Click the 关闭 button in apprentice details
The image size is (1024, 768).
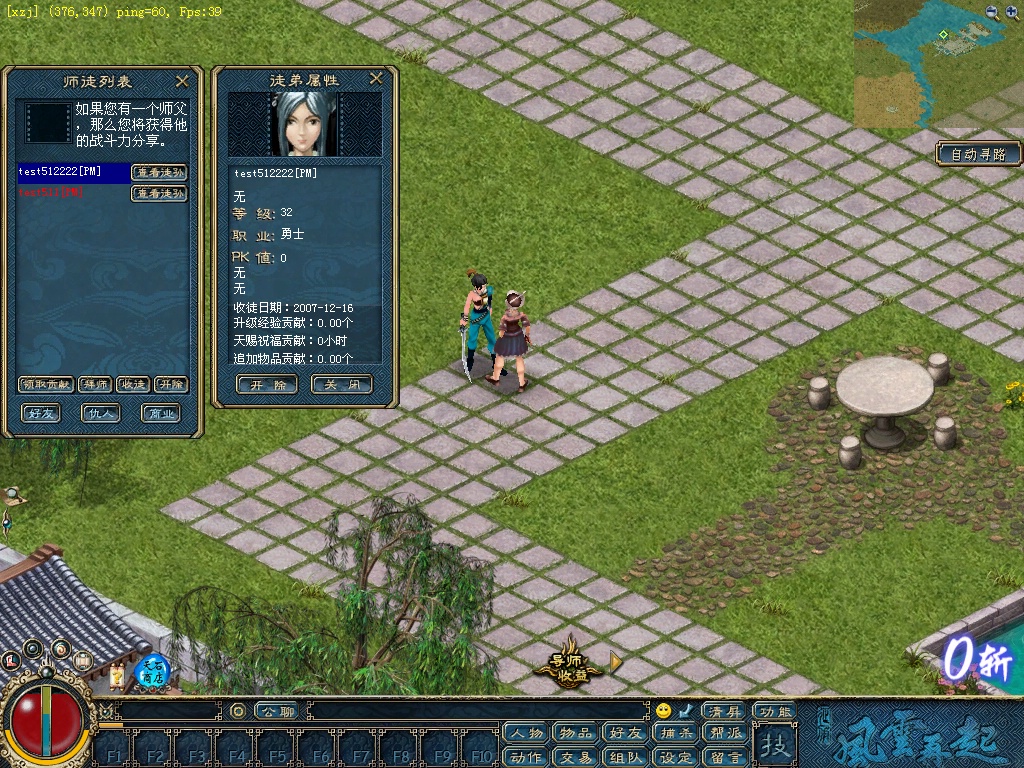pos(342,384)
